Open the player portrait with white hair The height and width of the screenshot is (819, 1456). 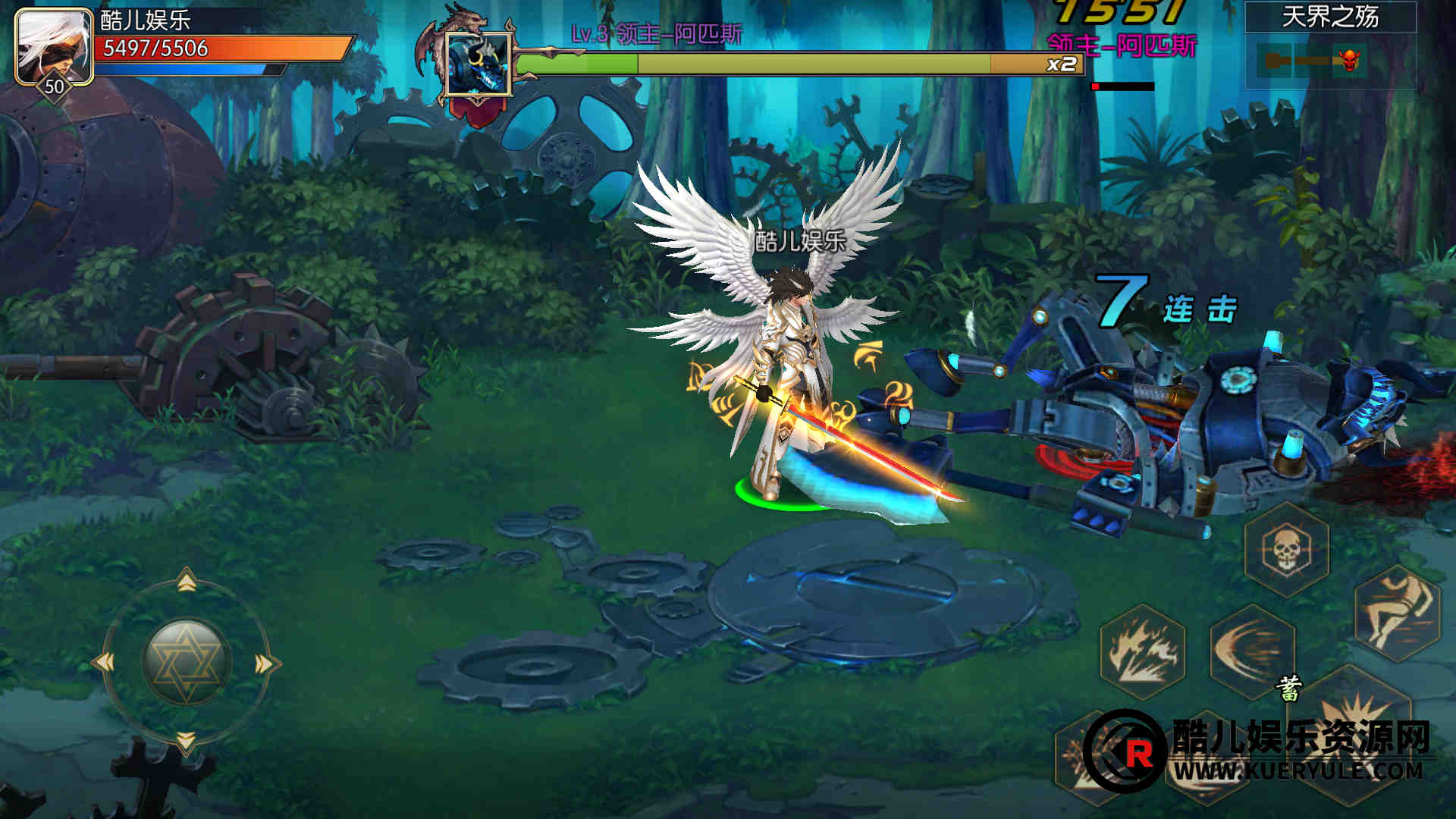pyautogui.click(x=53, y=45)
